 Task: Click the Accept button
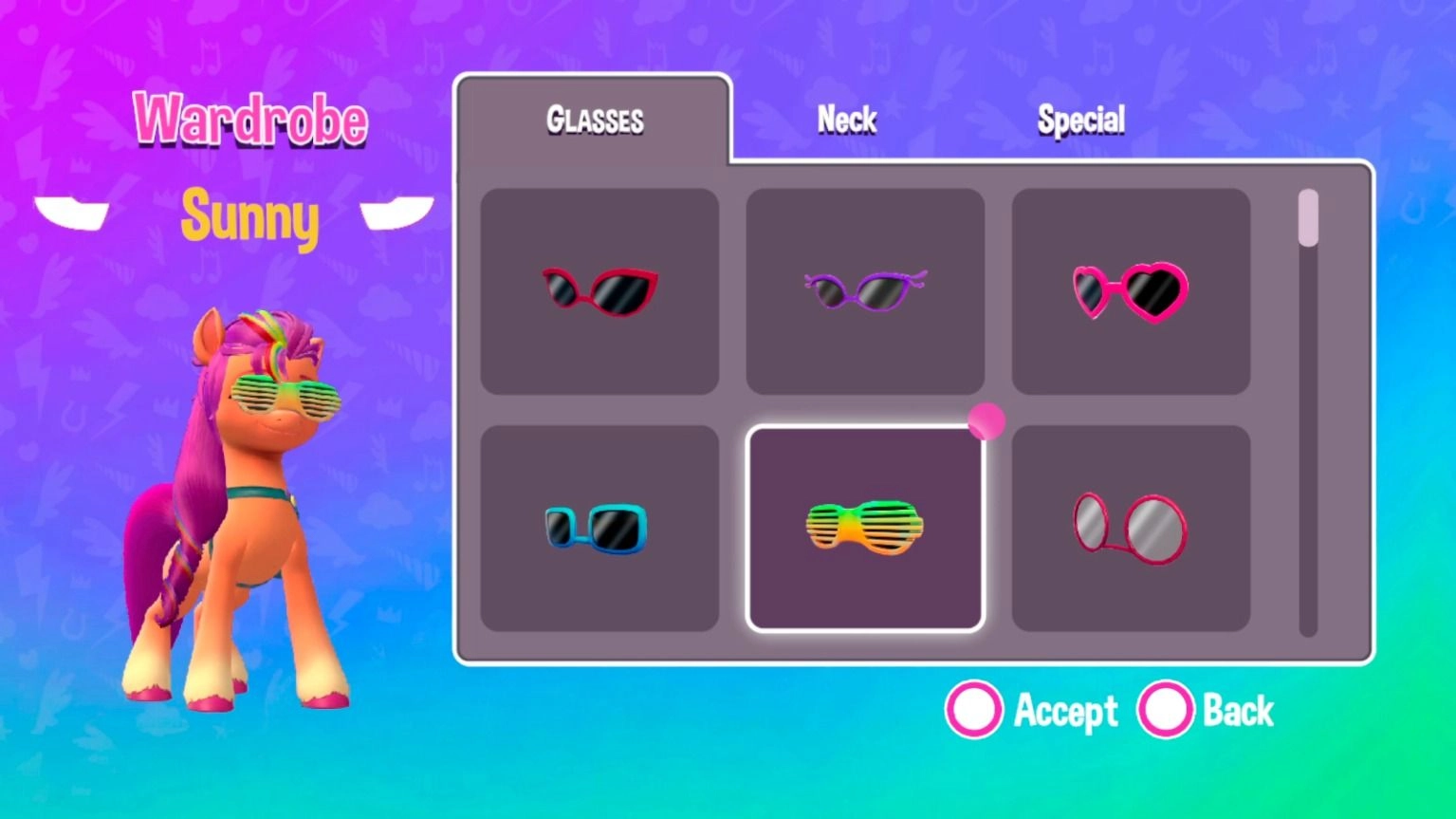[1064, 709]
